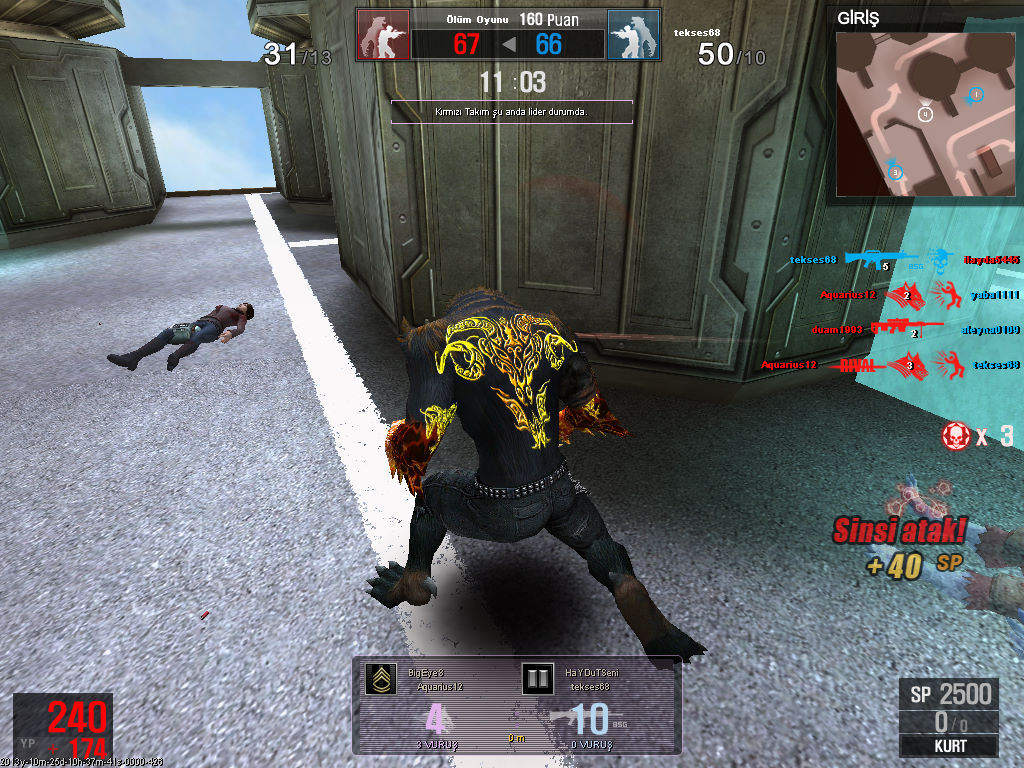Viewport: 1024px width, 768px height.
Task: Click the red skull kill streak icon
Action: [955, 435]
